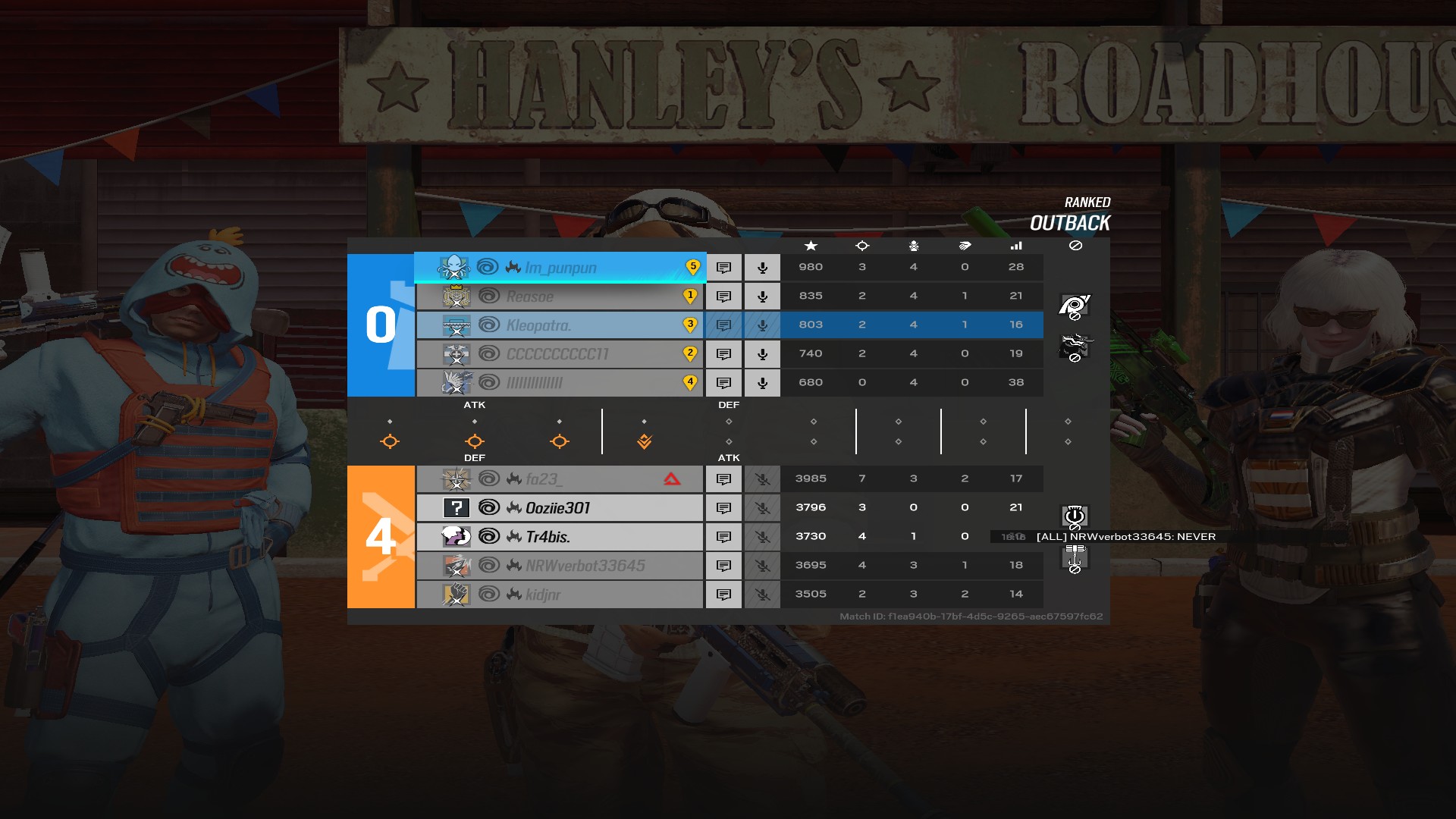Unmute NRWverbot33645's crossed-out microphone
Image resolution: width=1456 pixels, height=819 pixels.
(x=762, y=565)
